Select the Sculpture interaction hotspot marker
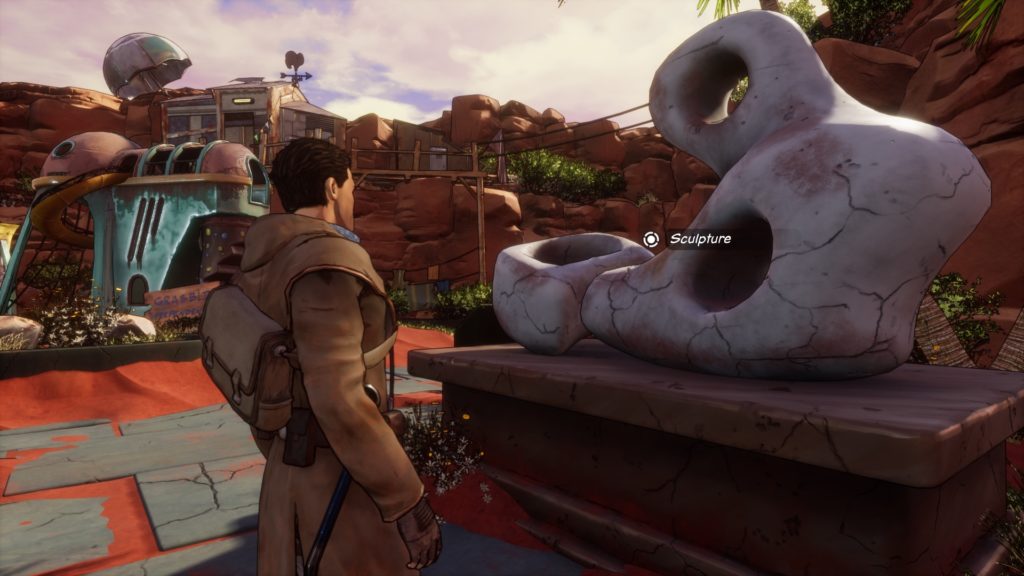The width and height of the screenshot is (1024, 576). tap(651, 239)
